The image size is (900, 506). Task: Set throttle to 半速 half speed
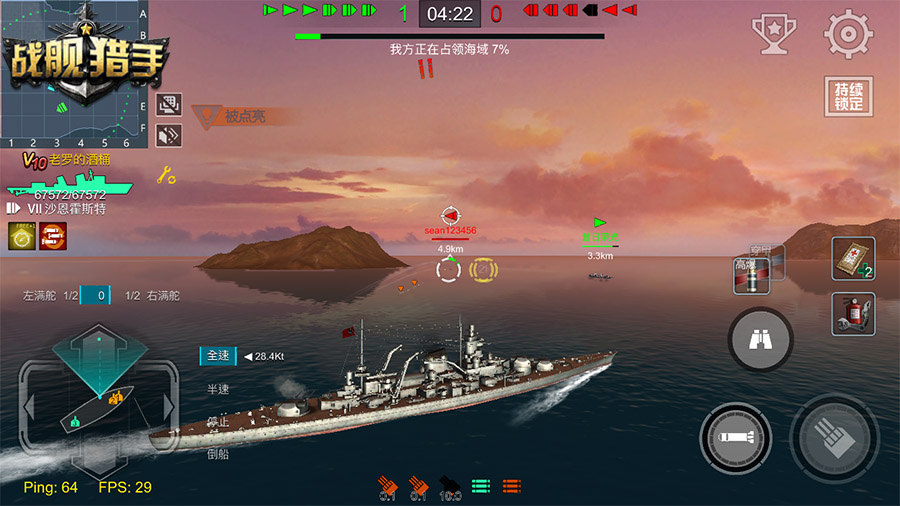(218, 389)
